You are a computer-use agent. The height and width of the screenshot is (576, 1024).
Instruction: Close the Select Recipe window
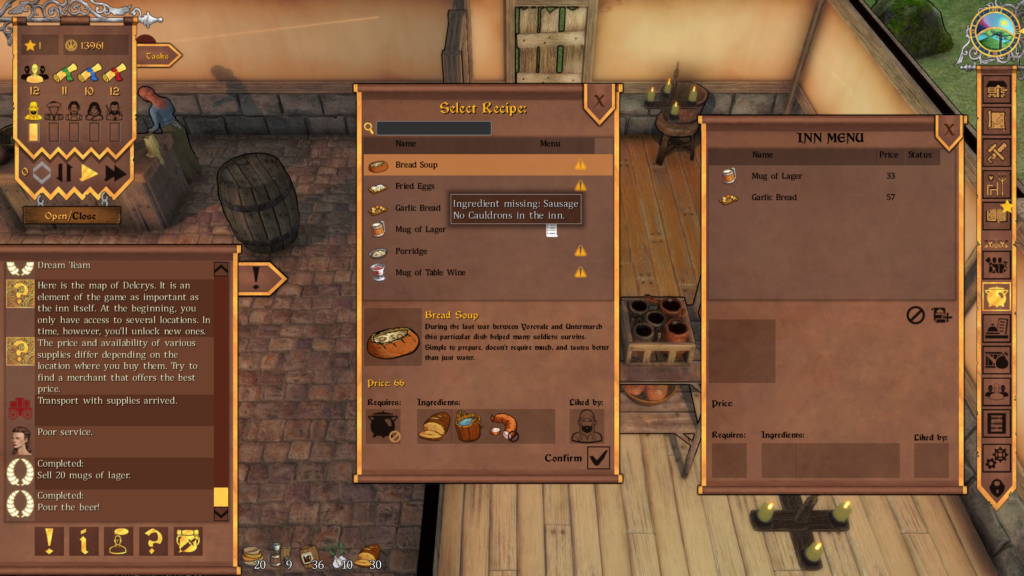click(x=598, y=100)
